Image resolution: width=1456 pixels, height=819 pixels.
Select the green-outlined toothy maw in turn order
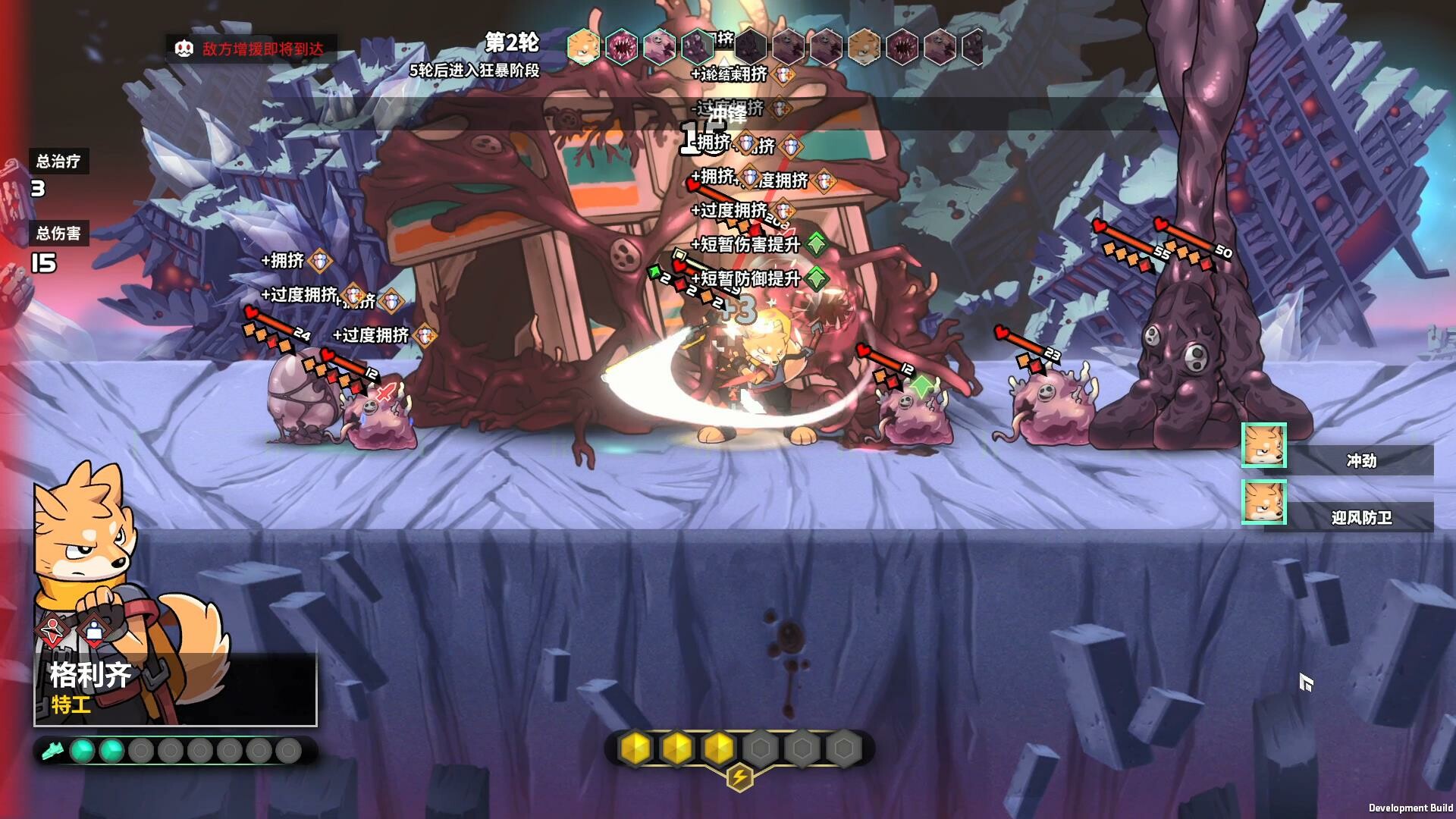coord(621,47)
